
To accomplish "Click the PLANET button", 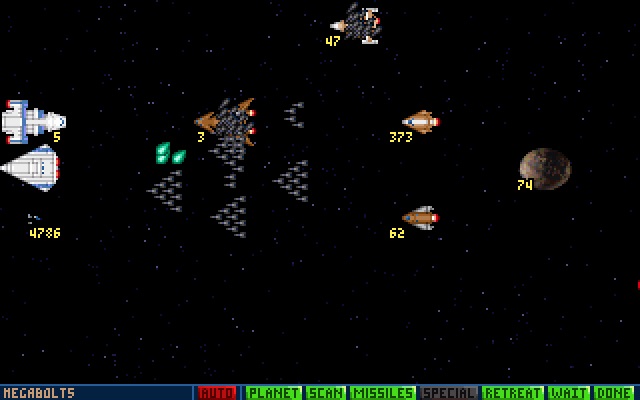I will click(273, 393).
